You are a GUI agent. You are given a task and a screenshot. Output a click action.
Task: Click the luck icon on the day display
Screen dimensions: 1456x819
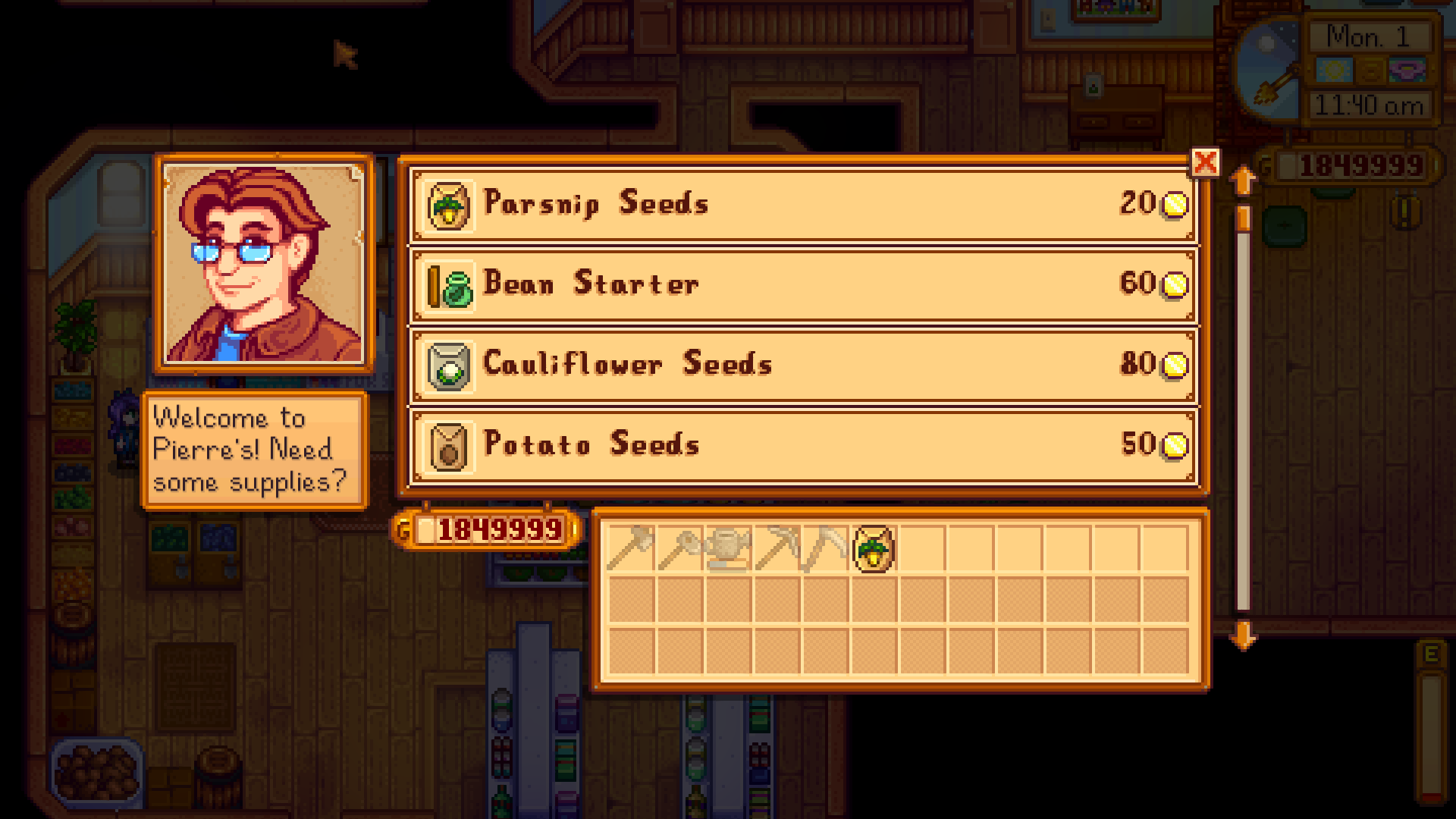coord(1408,70)
